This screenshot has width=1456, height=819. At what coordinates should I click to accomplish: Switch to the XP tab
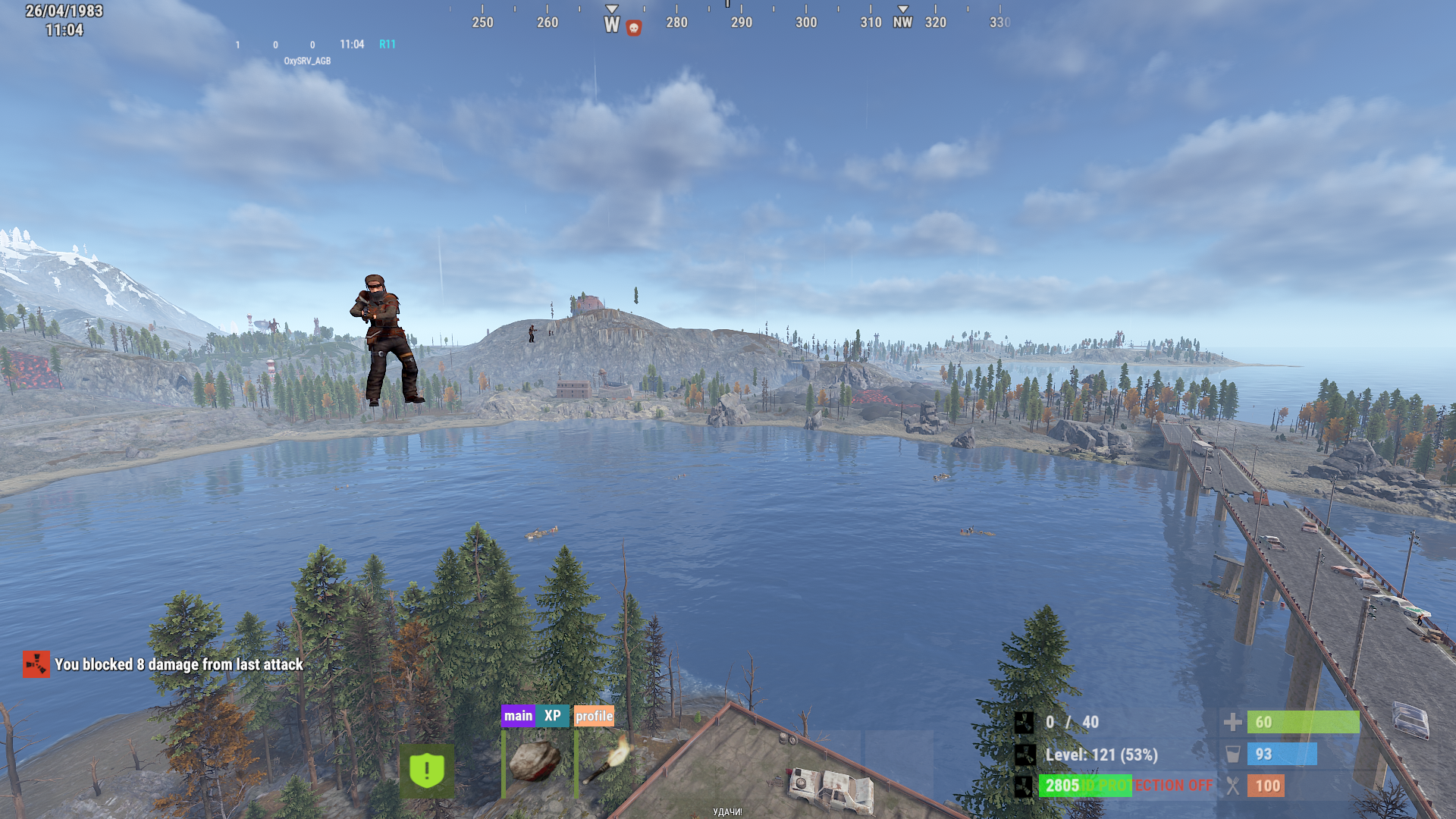pos(553,716)
